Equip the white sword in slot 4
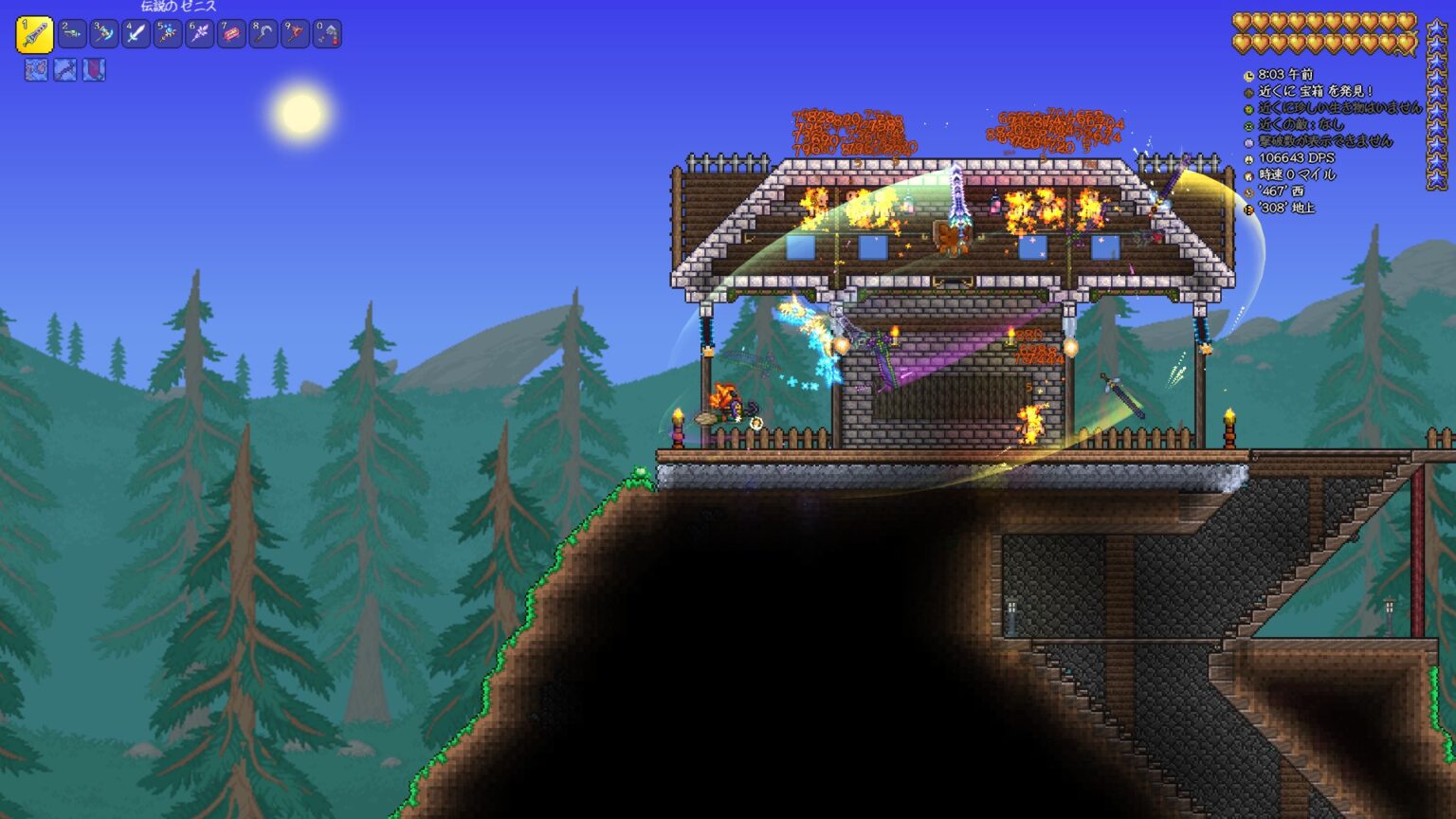 [x=136, y=35]
